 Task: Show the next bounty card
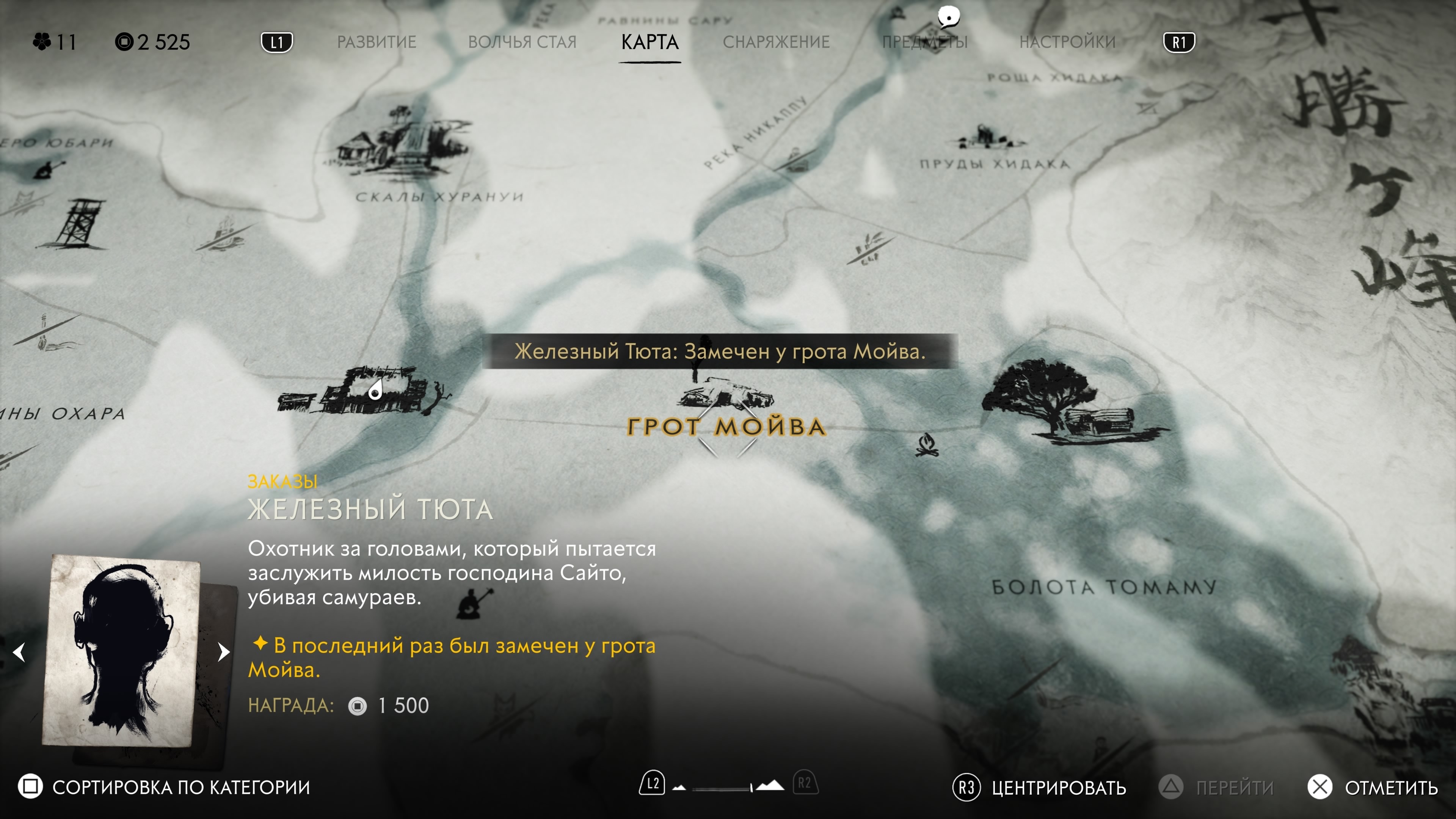224,652
